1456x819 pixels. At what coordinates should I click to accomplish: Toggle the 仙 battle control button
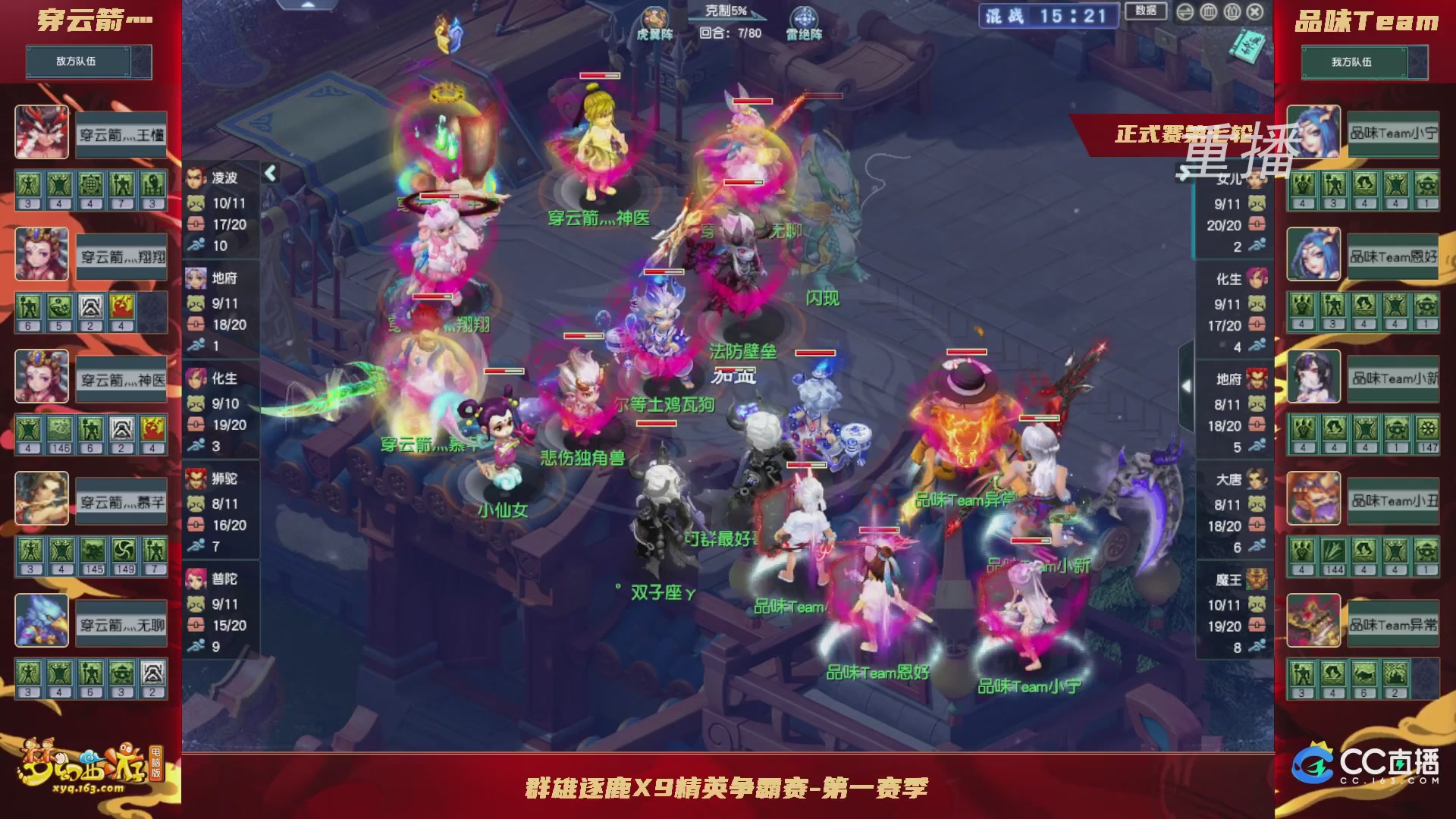click(1232, 12)
